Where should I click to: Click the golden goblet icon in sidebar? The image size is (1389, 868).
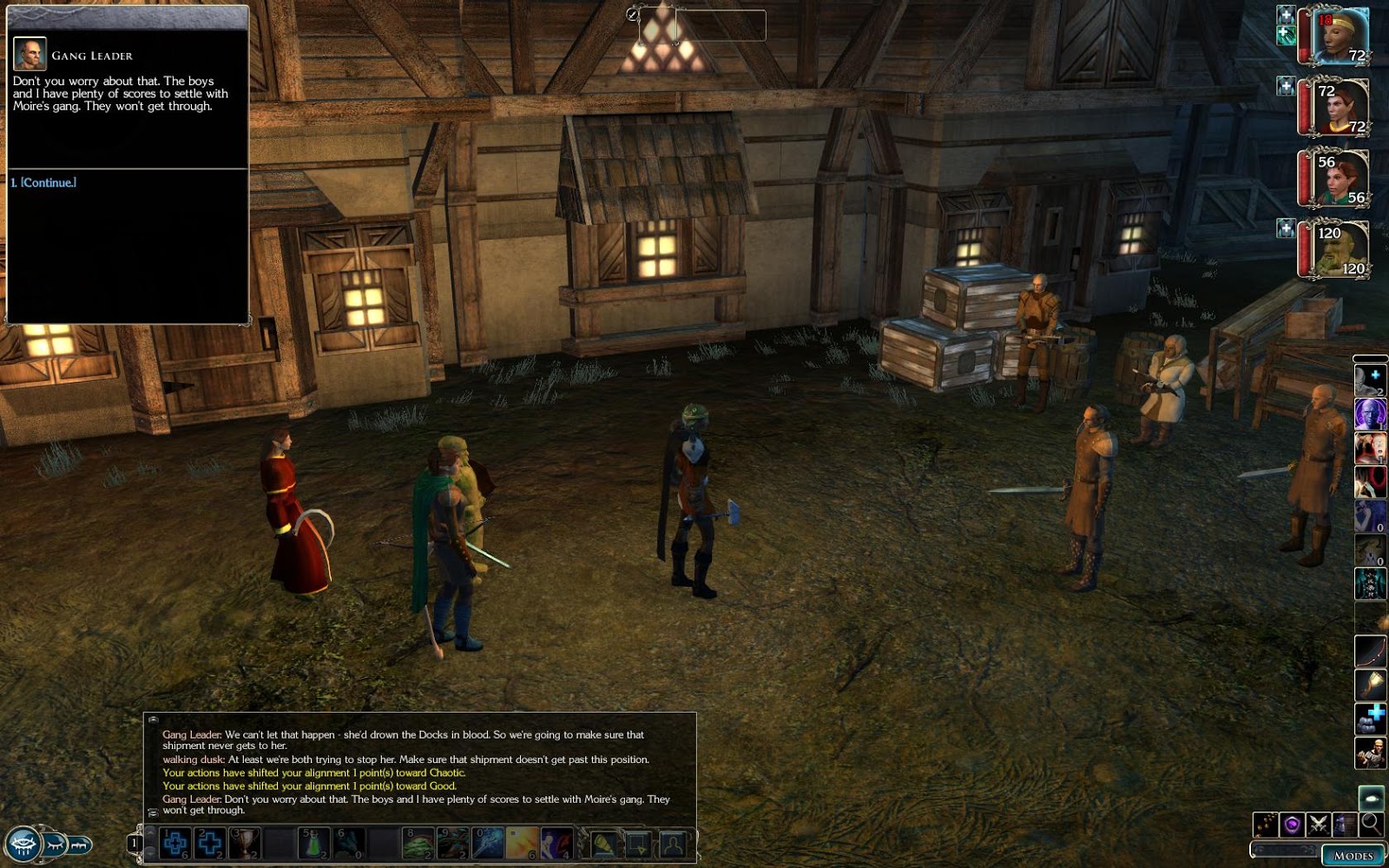(x=1370, y=685)
